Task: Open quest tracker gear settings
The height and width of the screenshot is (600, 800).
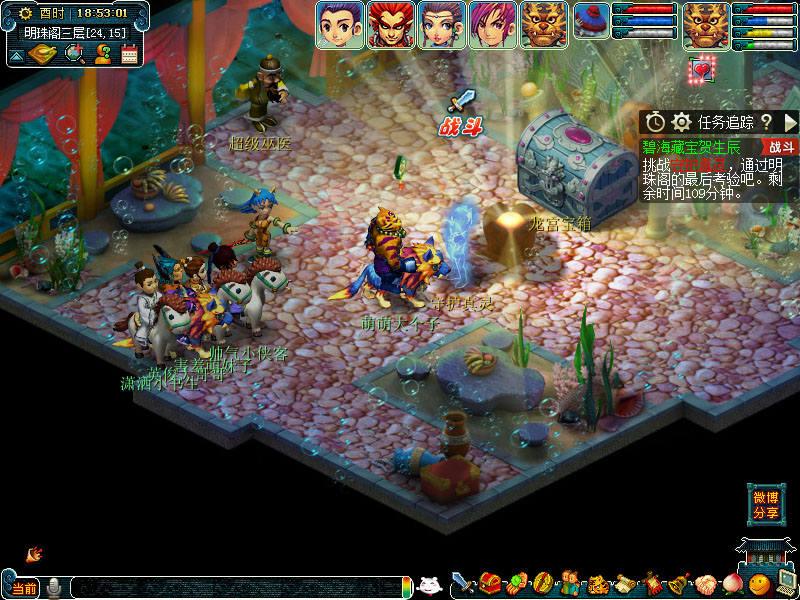Action: point(682,122)
